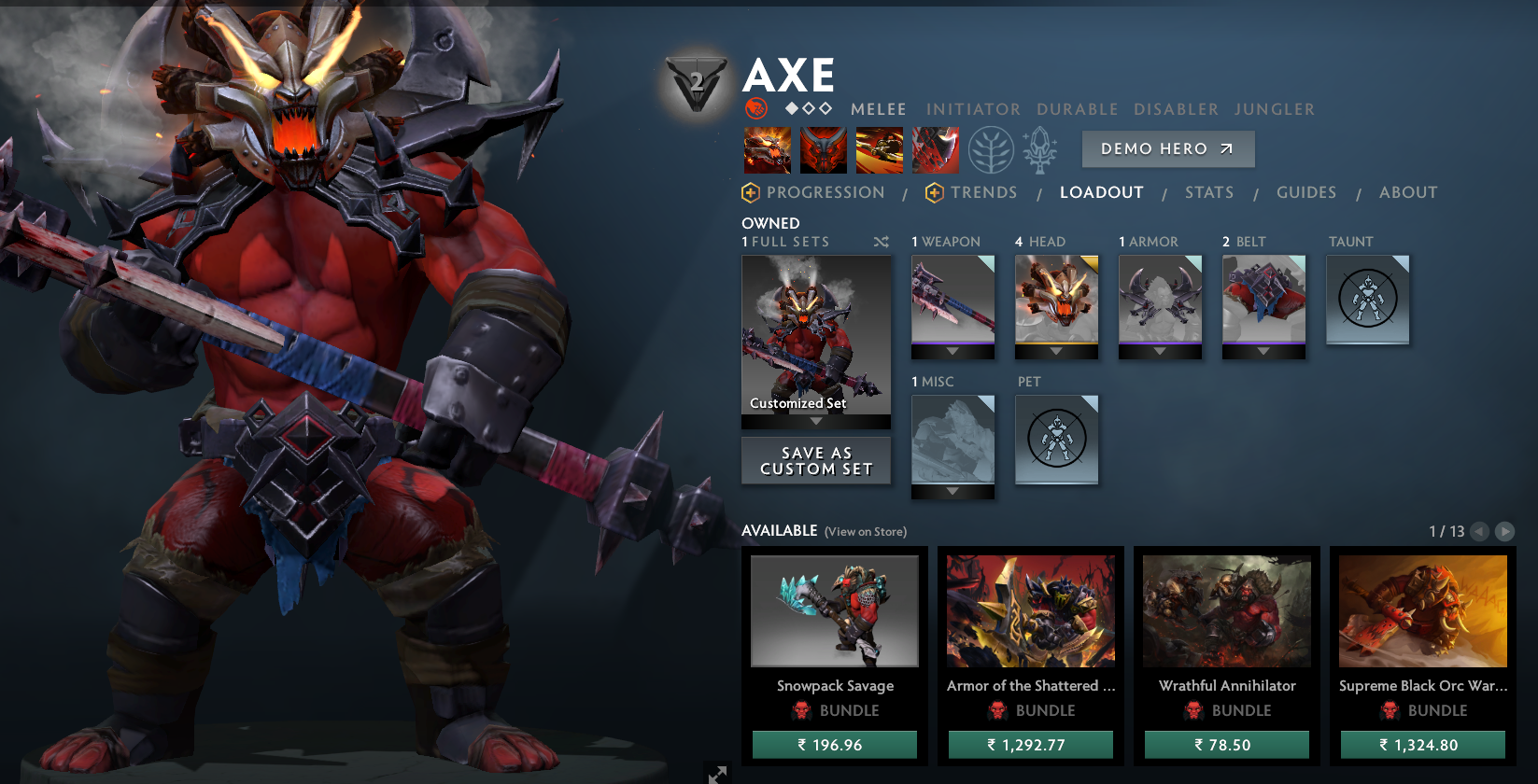This screenshot has width=1538, height=784.
Task: Open the View on Store link
Action: (866, 531)
